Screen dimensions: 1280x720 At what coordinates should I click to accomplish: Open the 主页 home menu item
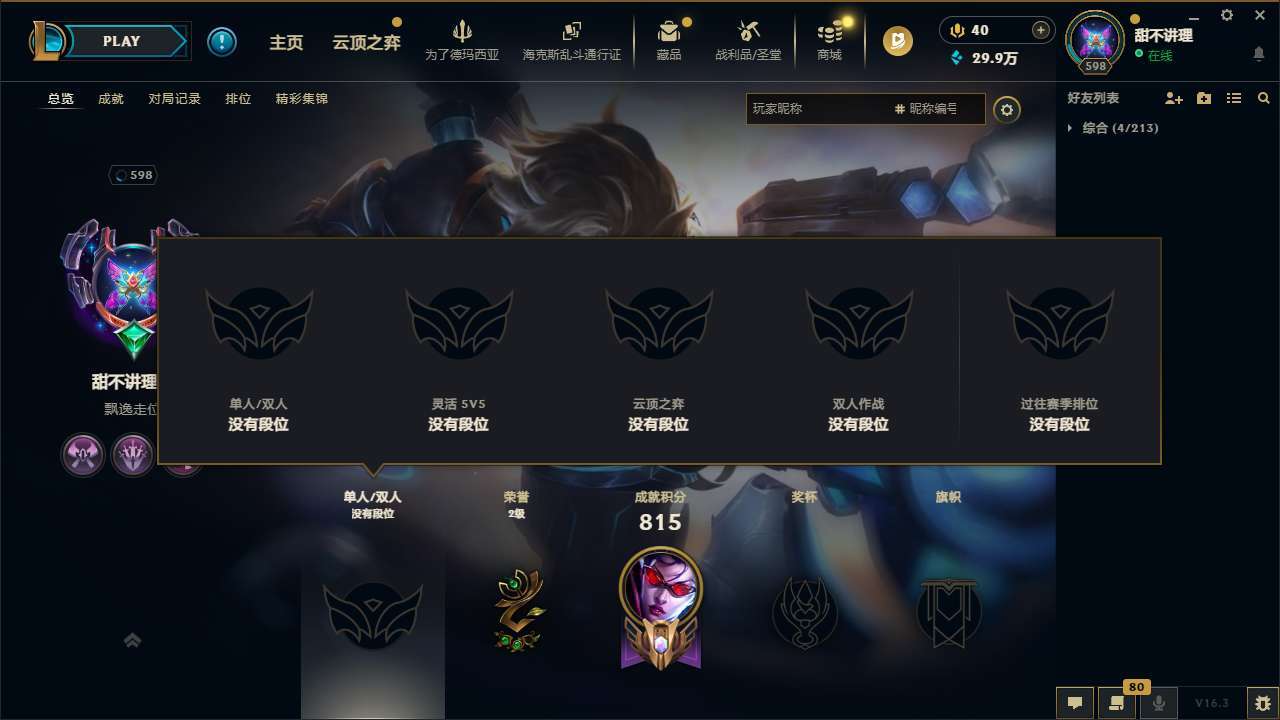coord(286,42)
